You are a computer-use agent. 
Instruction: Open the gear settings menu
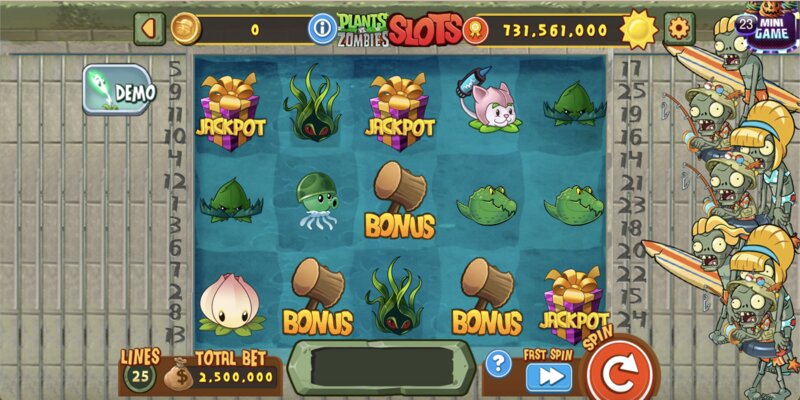click(x=680, y=28)
